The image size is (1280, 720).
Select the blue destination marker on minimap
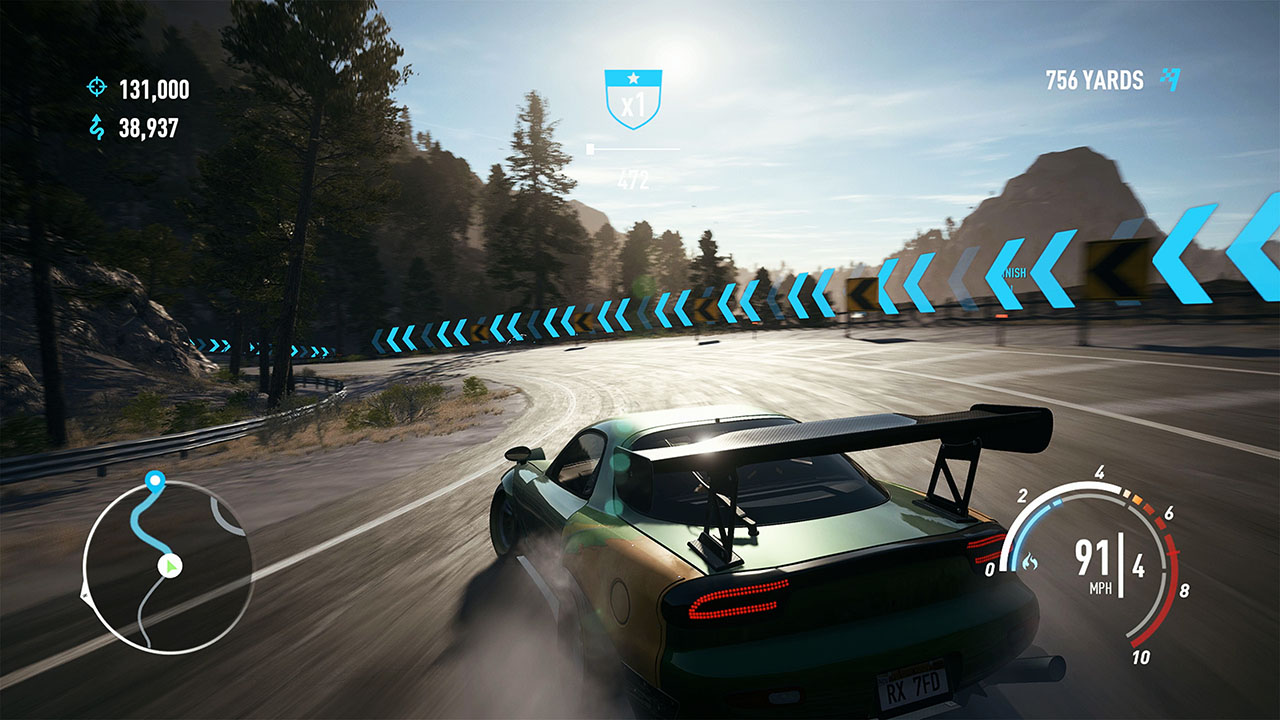[154, 482]
